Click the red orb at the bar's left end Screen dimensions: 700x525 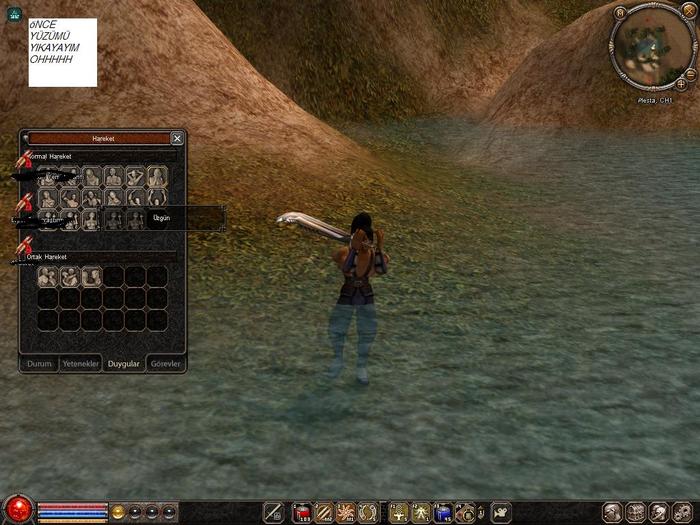click(x=16, y=511)
